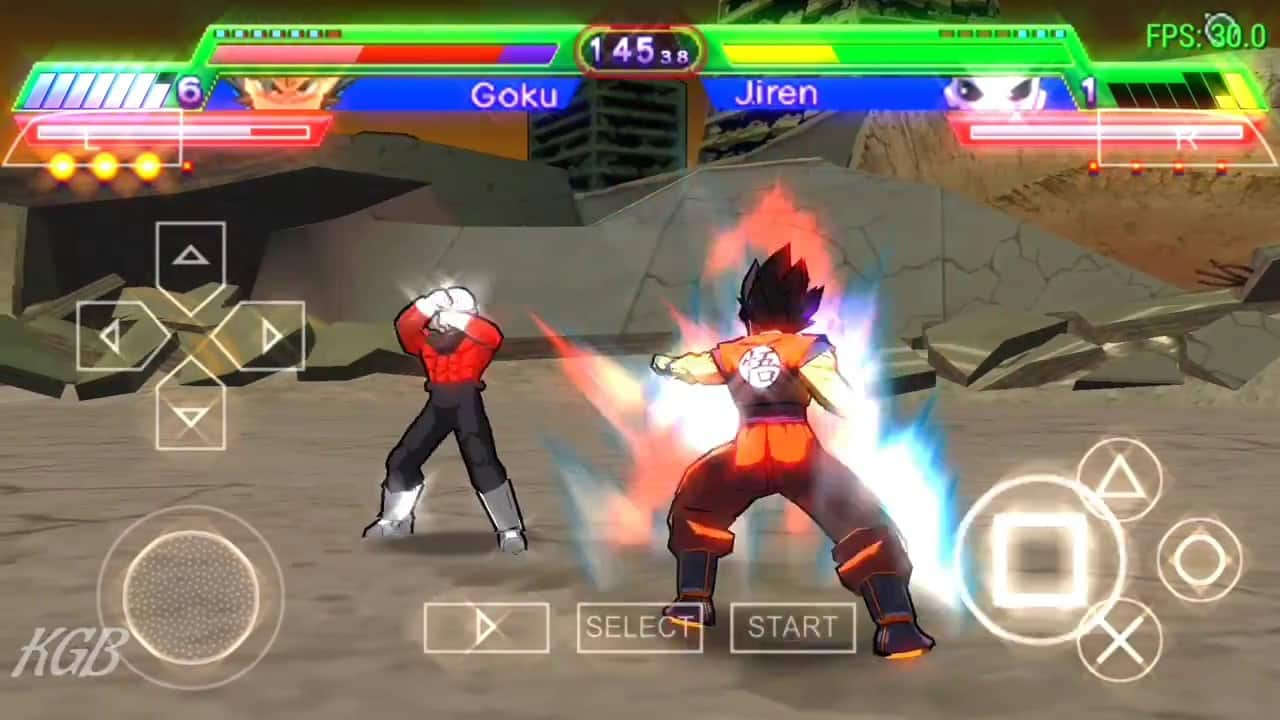This screenshot has width=1280, height=720.
Task: Touch the virtual analog stick
Action: [190, 597]
